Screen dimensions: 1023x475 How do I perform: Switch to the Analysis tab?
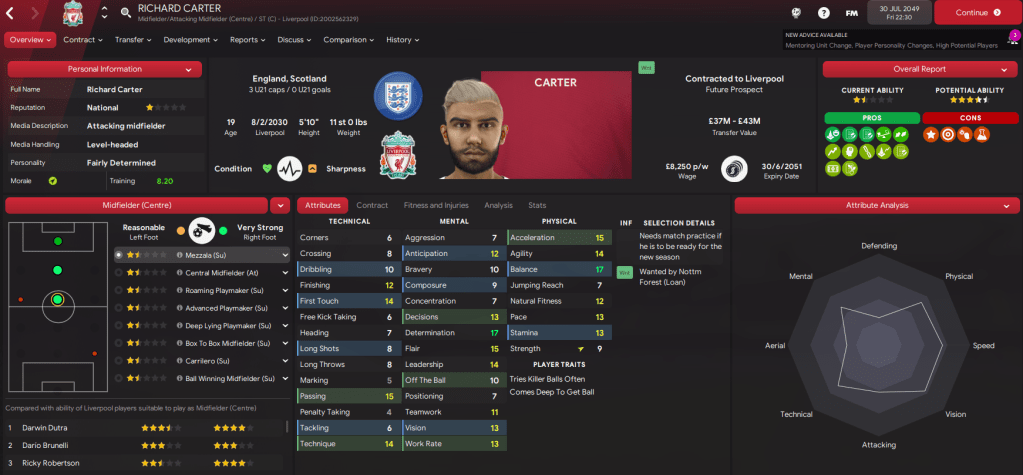click(497, 205)
